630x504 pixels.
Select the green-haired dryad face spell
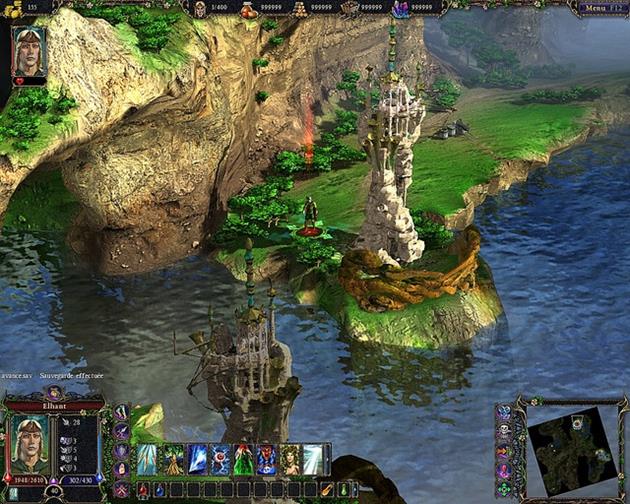[x=291, y=459]
